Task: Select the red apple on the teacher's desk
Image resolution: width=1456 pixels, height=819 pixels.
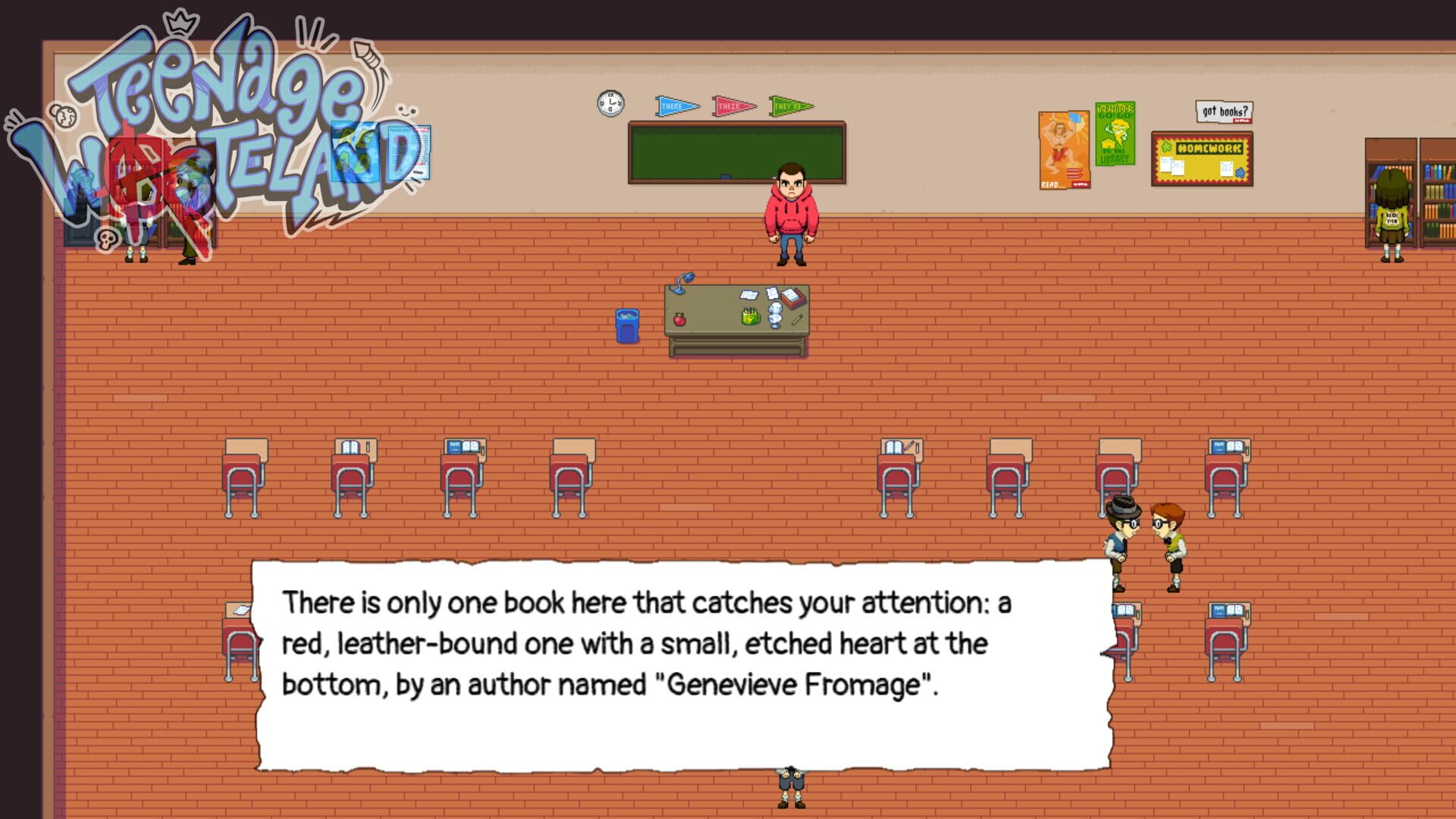Action: (x=680, y=320)
